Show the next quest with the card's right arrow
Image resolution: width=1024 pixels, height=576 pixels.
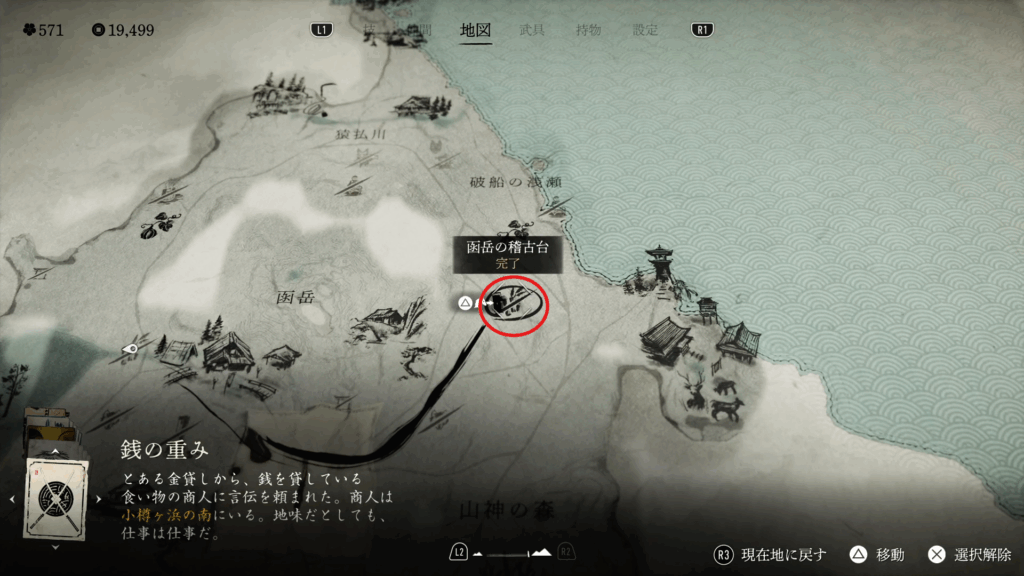98,498
